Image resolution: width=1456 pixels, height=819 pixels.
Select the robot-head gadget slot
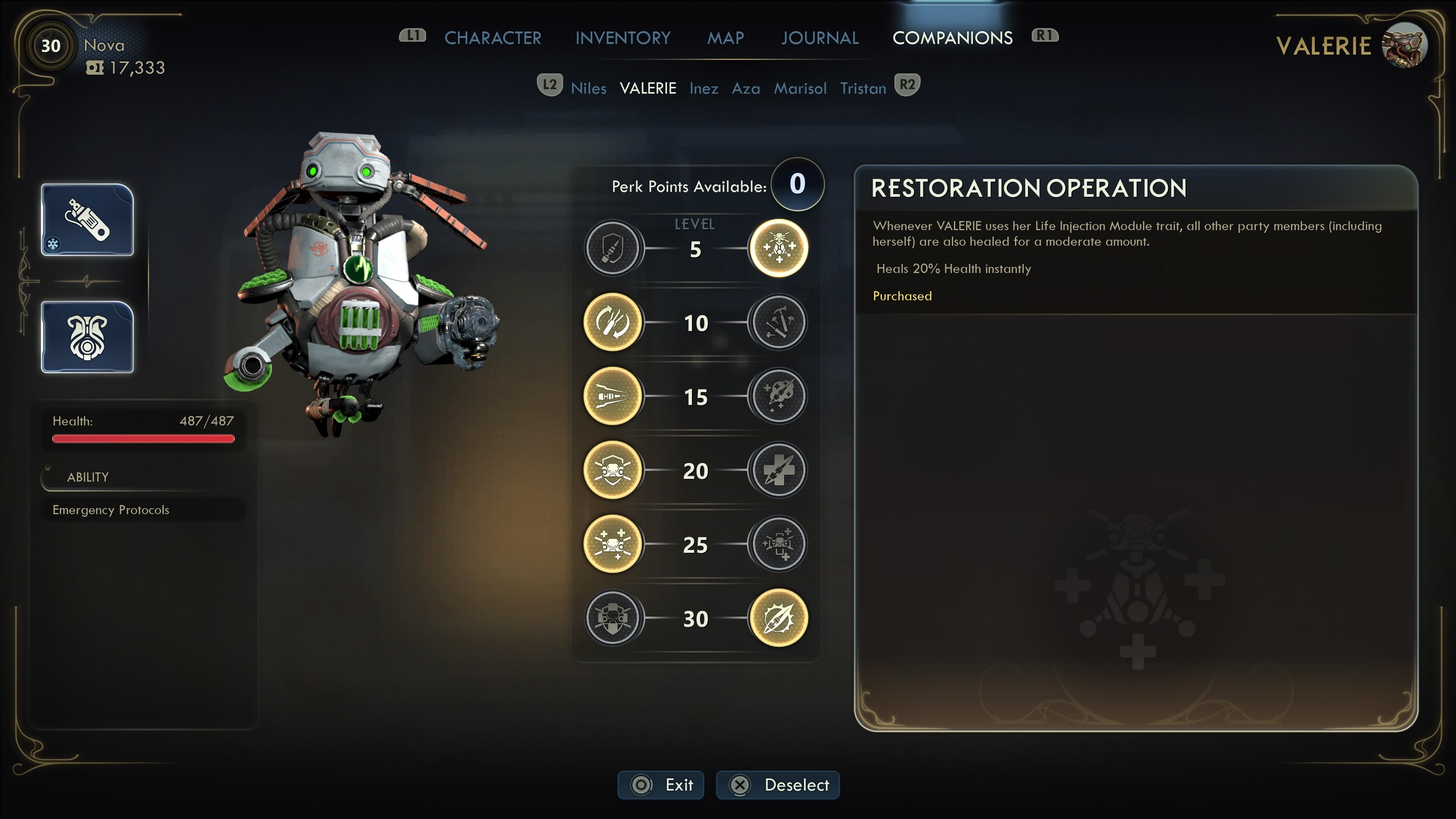tap(87, 337)
